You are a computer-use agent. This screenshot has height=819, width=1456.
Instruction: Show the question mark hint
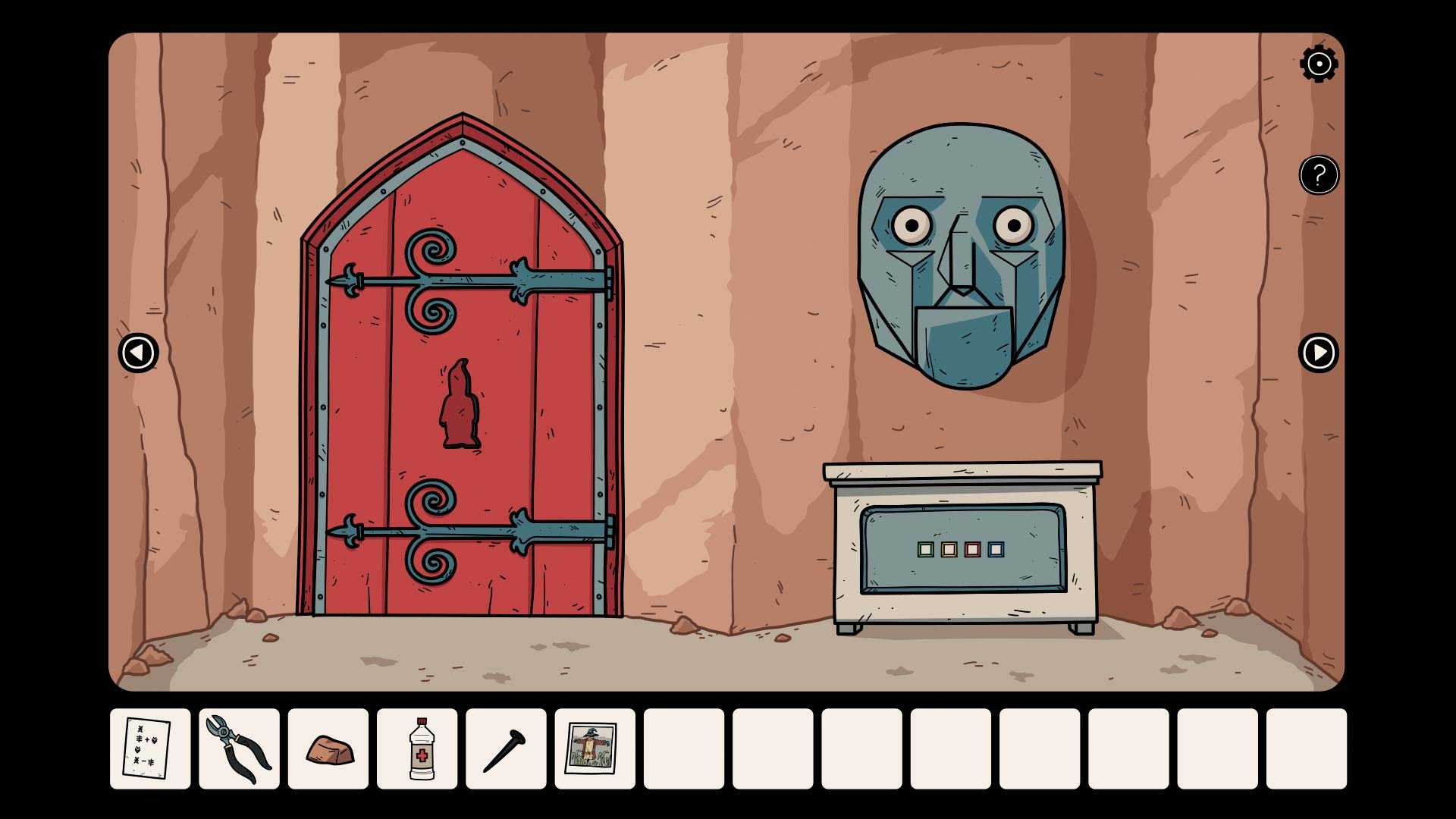click(x=1319, y=175)
